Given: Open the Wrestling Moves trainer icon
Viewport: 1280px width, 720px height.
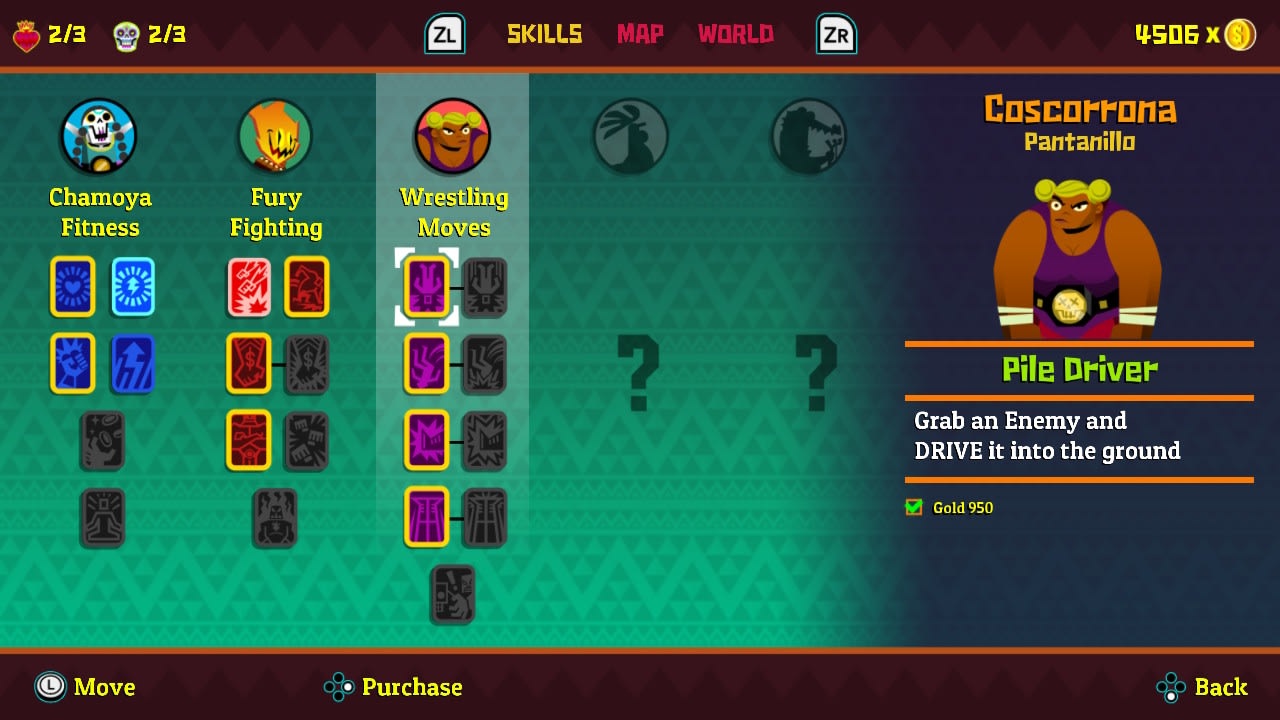Looking at the screenshot, I should click(452, 136).
